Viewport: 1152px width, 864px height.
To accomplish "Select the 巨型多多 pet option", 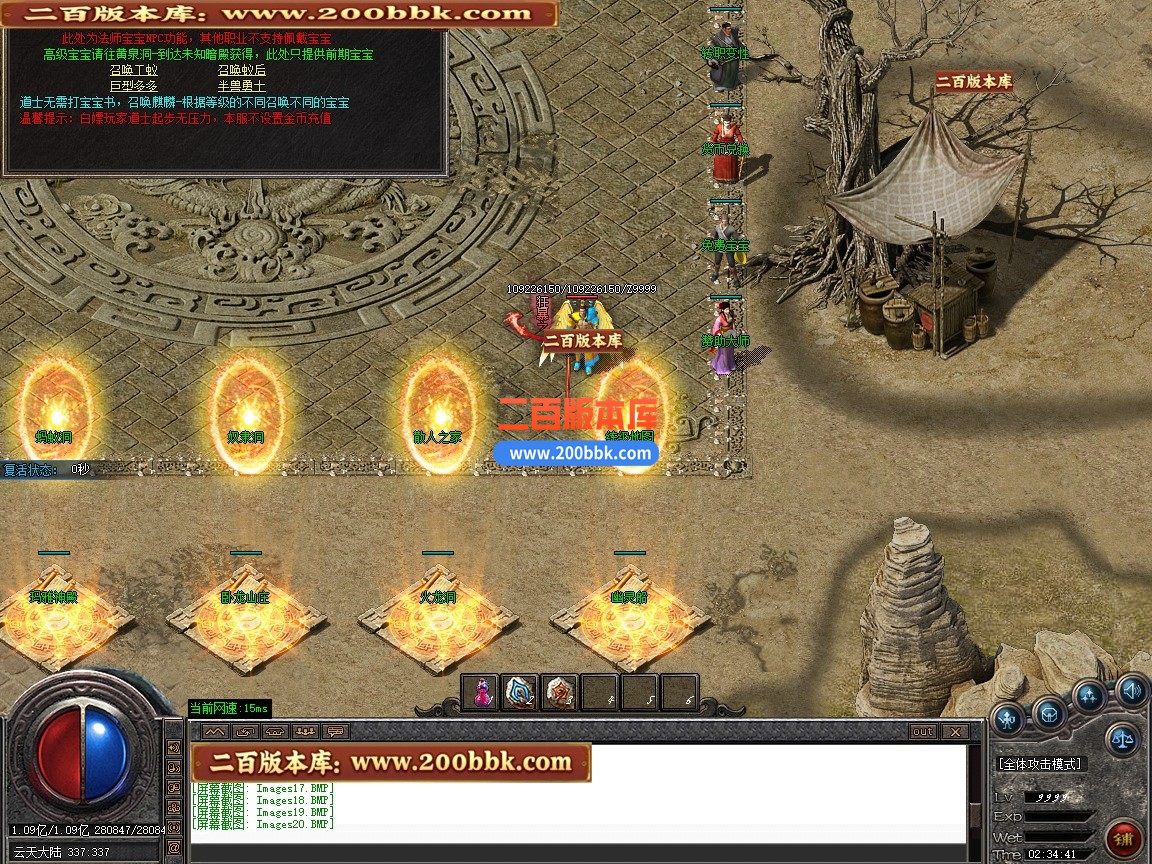I will [133, 86].
